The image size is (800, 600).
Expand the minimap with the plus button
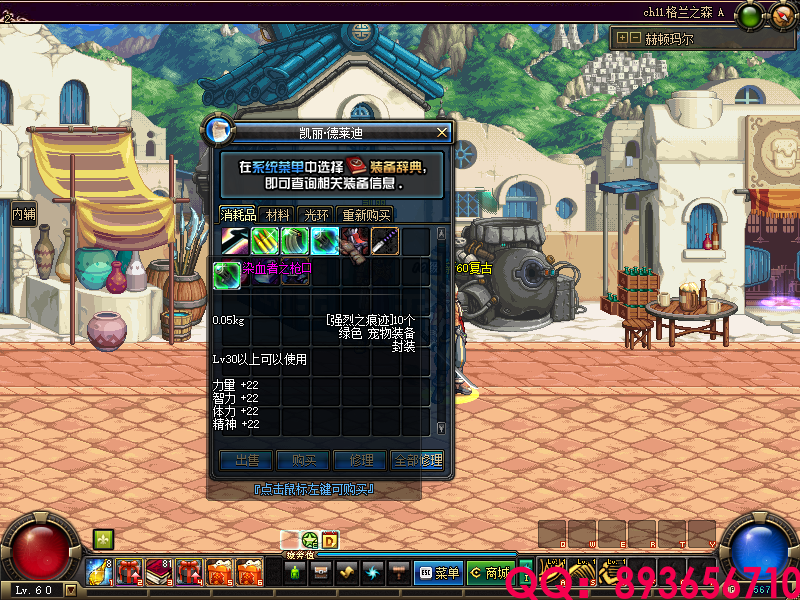tap(622, 38)
